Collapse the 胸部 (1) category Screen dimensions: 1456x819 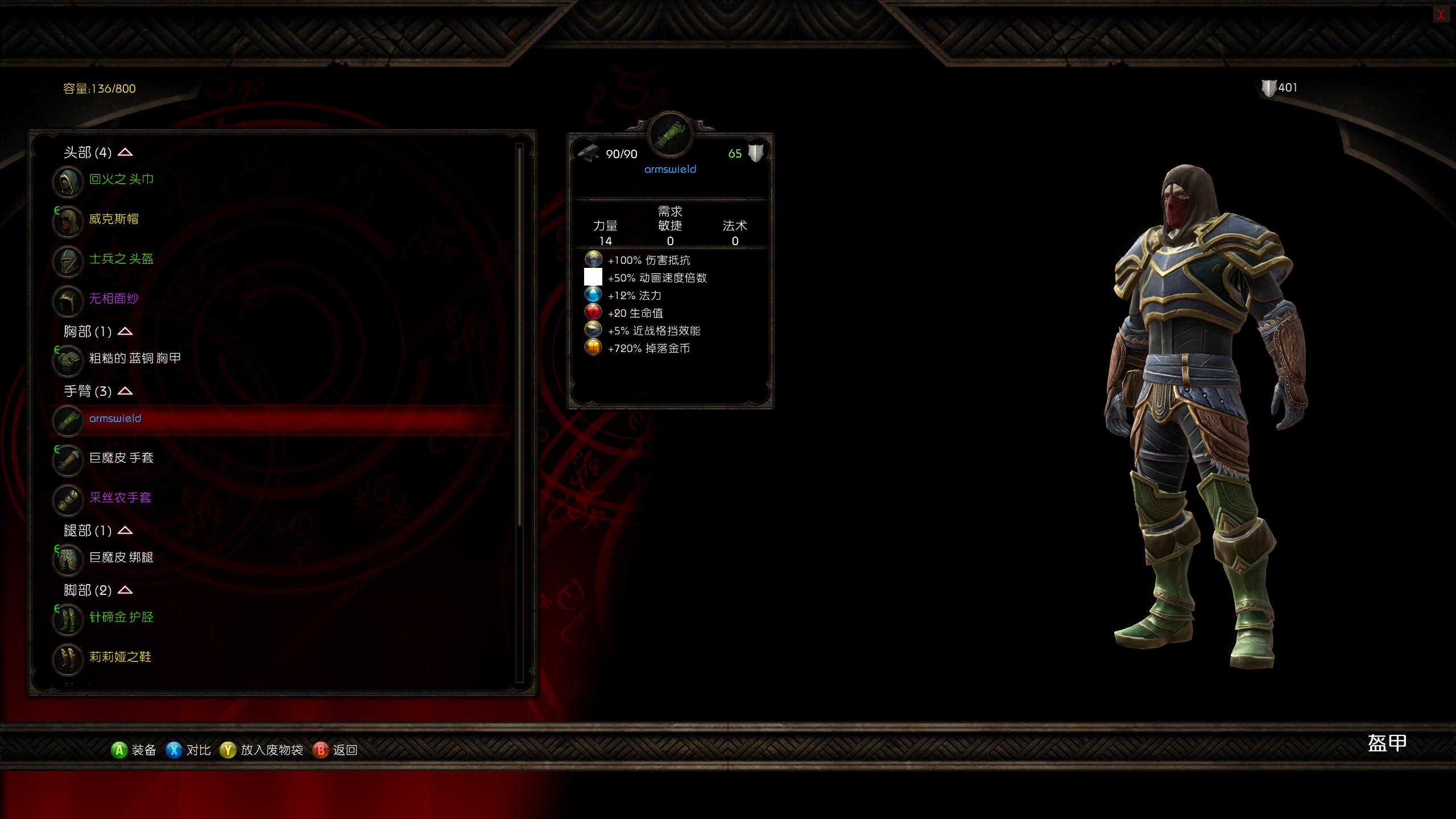point(125,332)
